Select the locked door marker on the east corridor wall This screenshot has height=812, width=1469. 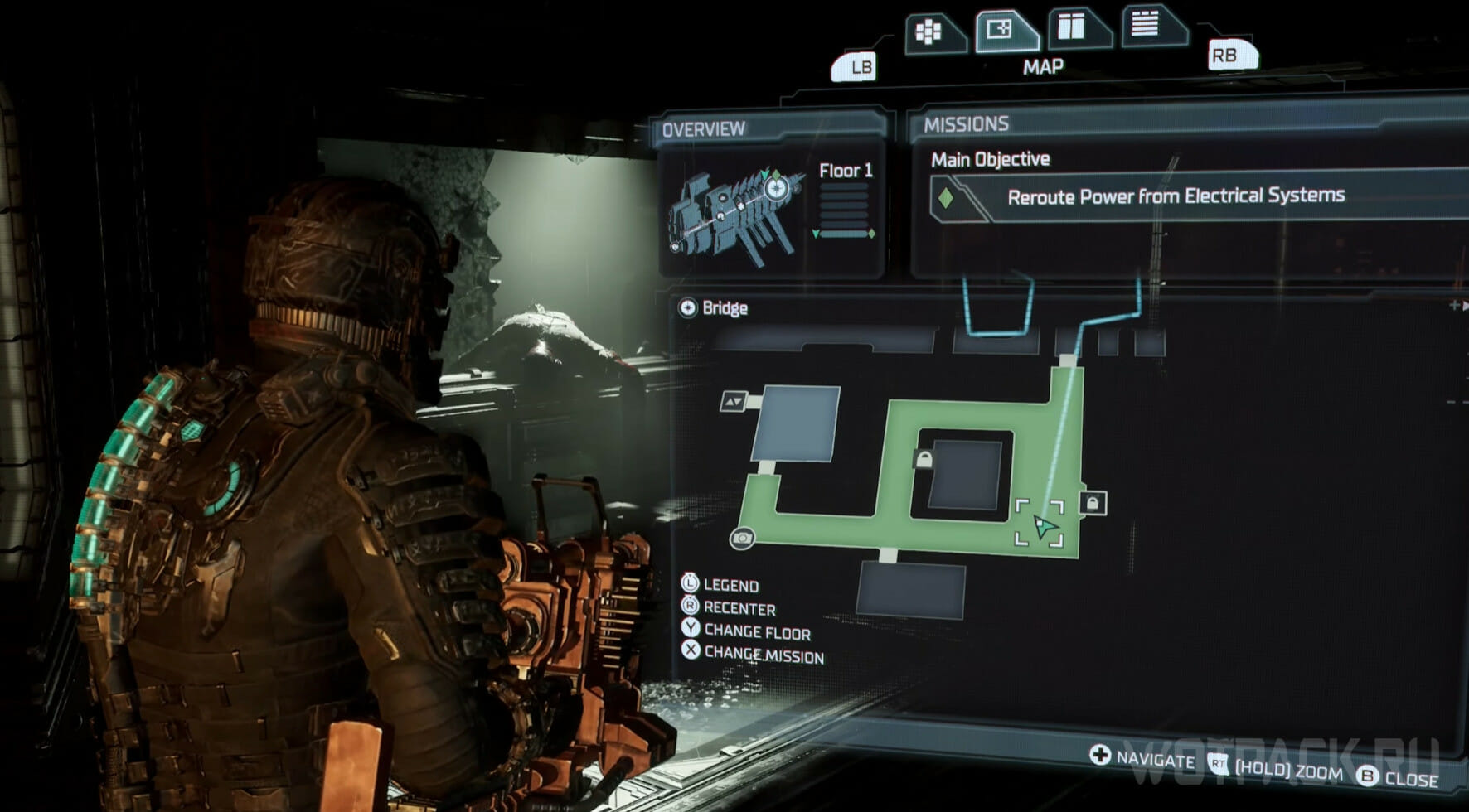[x=1093, y=503]
